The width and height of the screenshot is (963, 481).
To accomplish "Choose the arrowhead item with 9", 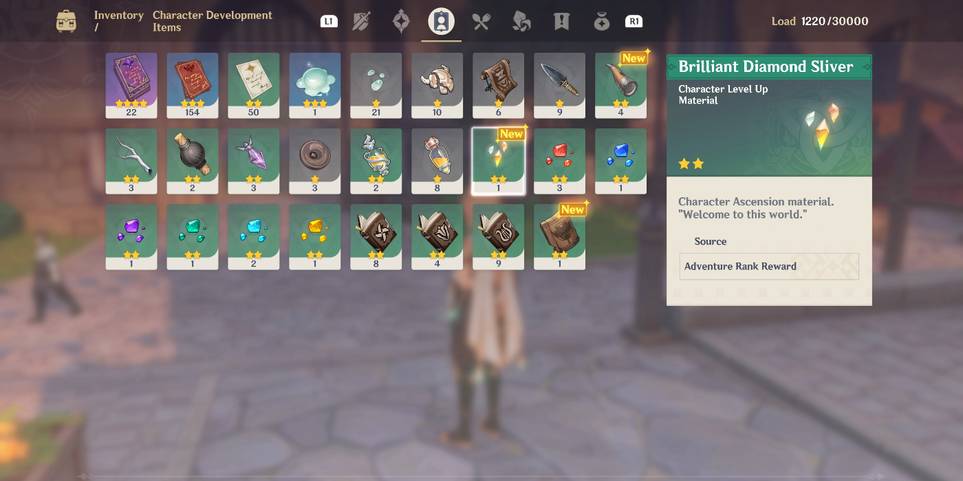I will [559, 85].
